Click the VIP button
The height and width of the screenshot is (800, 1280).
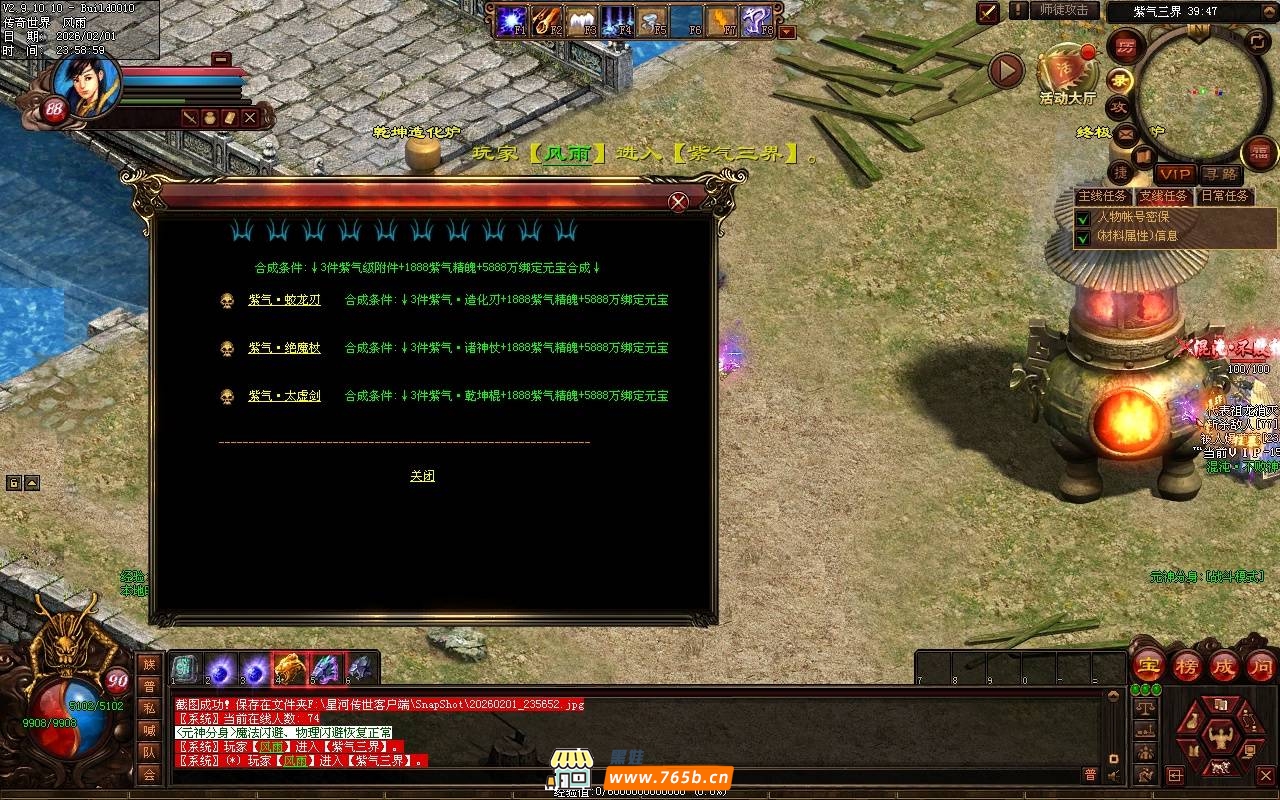[1174, 174]
